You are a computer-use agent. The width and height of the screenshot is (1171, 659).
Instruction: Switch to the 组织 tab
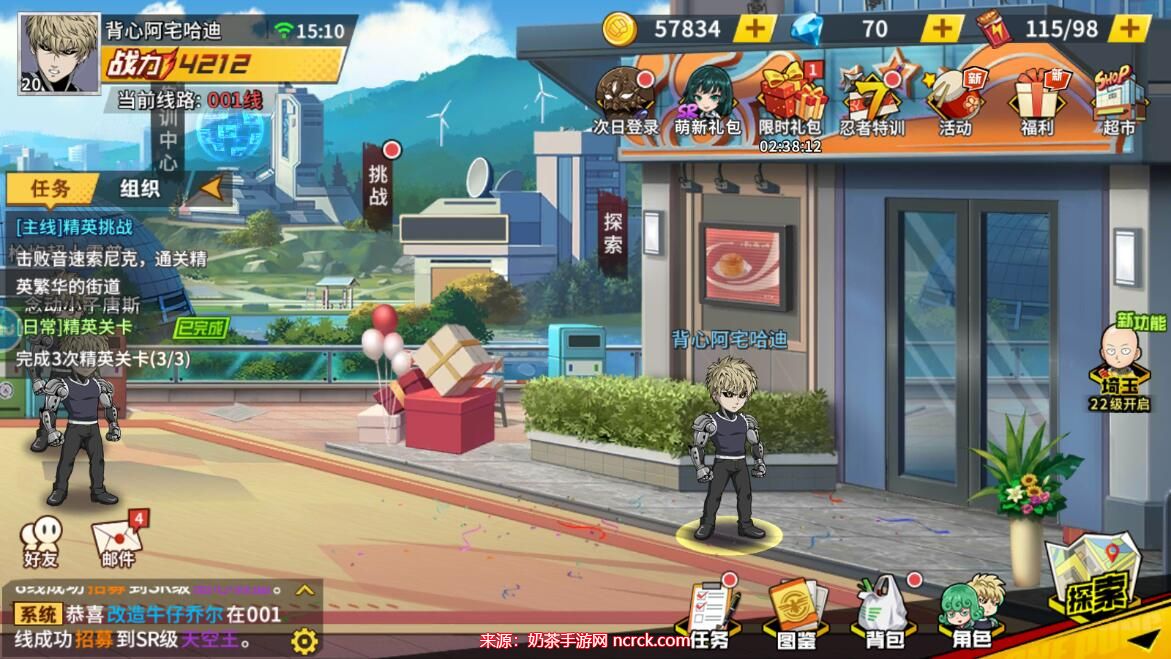(x=140, y=188)
